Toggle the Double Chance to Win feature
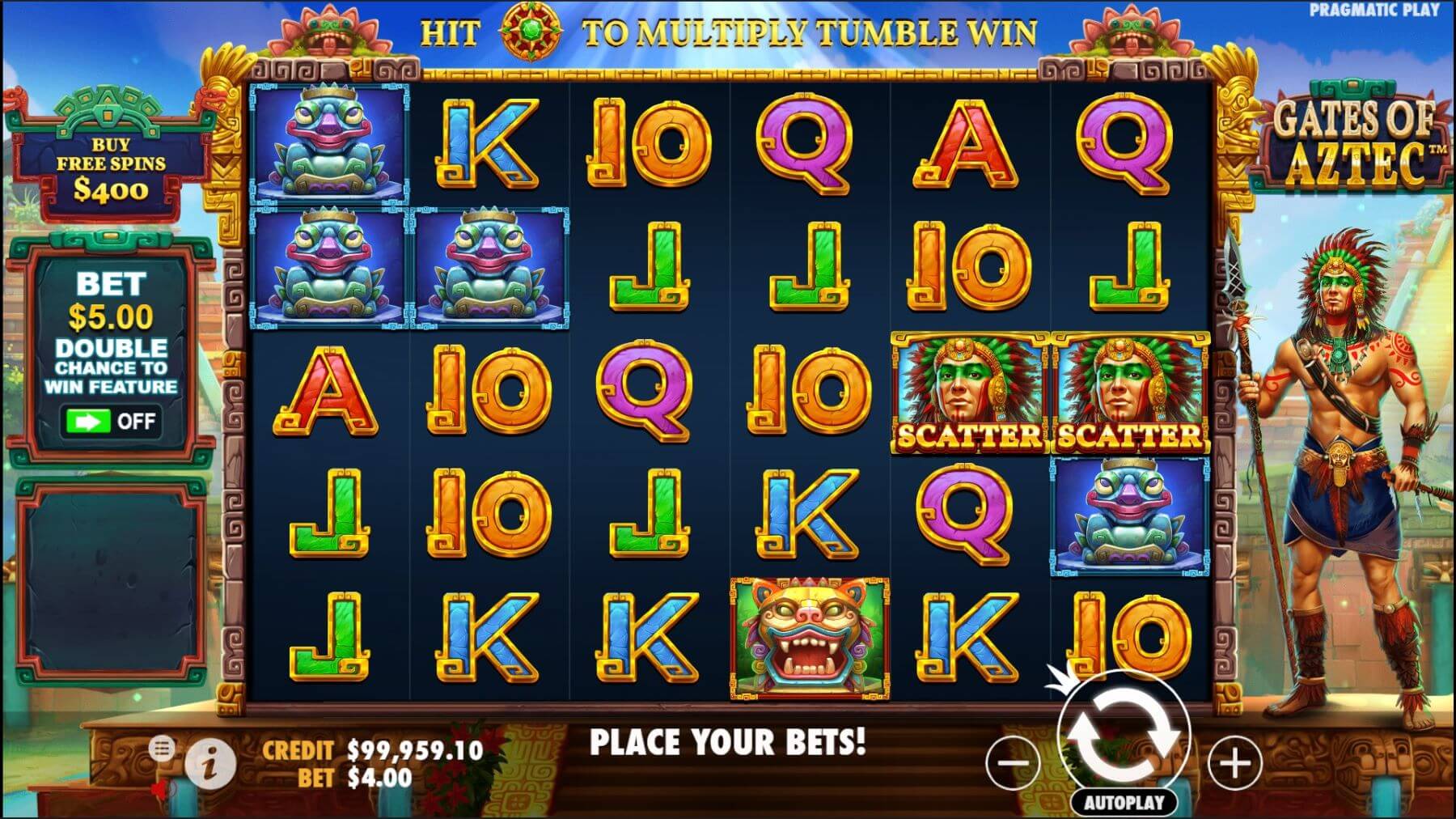The height and width of the screenshot is (819, 1456). (111, 422)
